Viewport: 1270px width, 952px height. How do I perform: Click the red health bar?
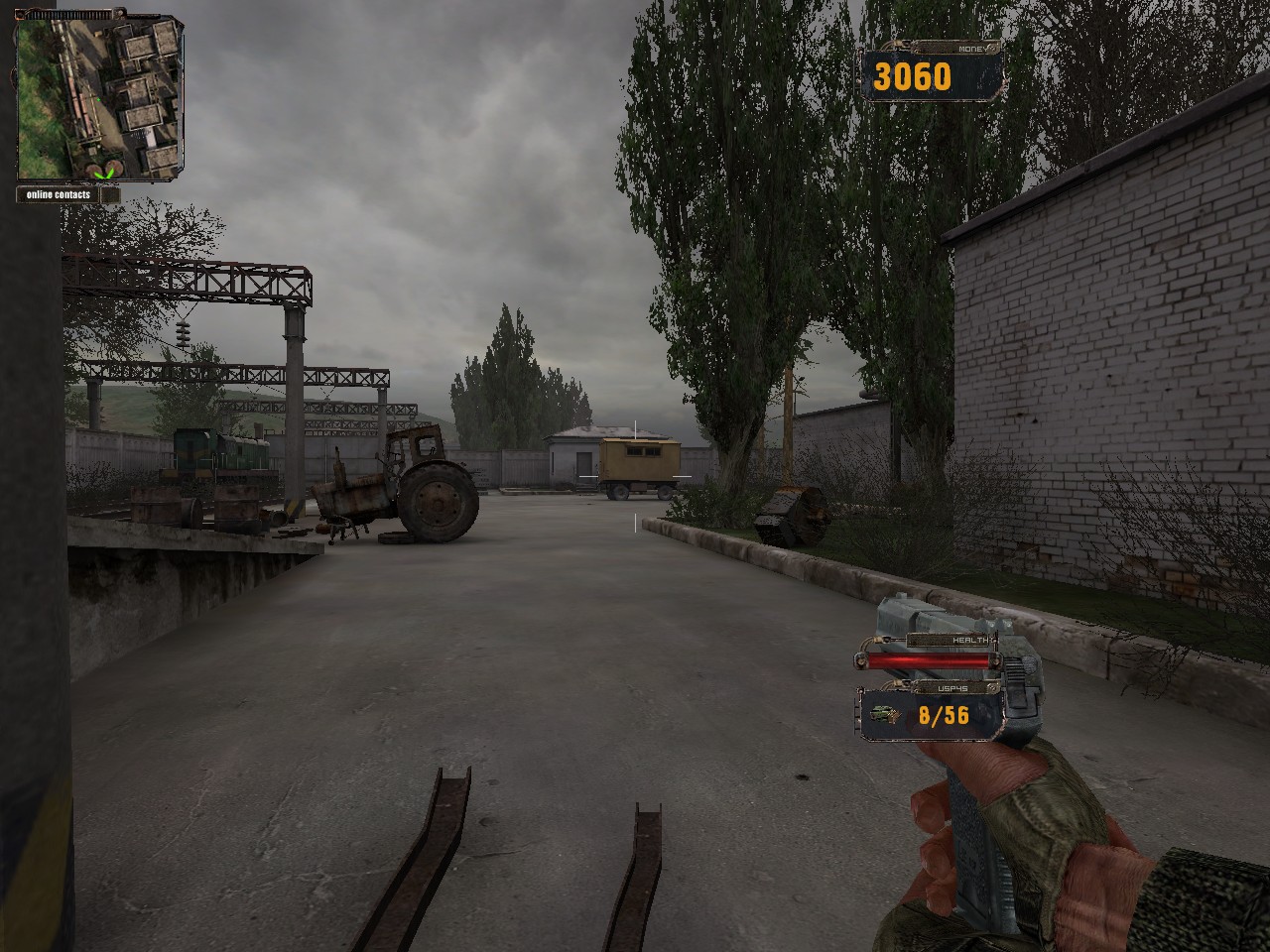pyautogui.click(x=931, y=660)
